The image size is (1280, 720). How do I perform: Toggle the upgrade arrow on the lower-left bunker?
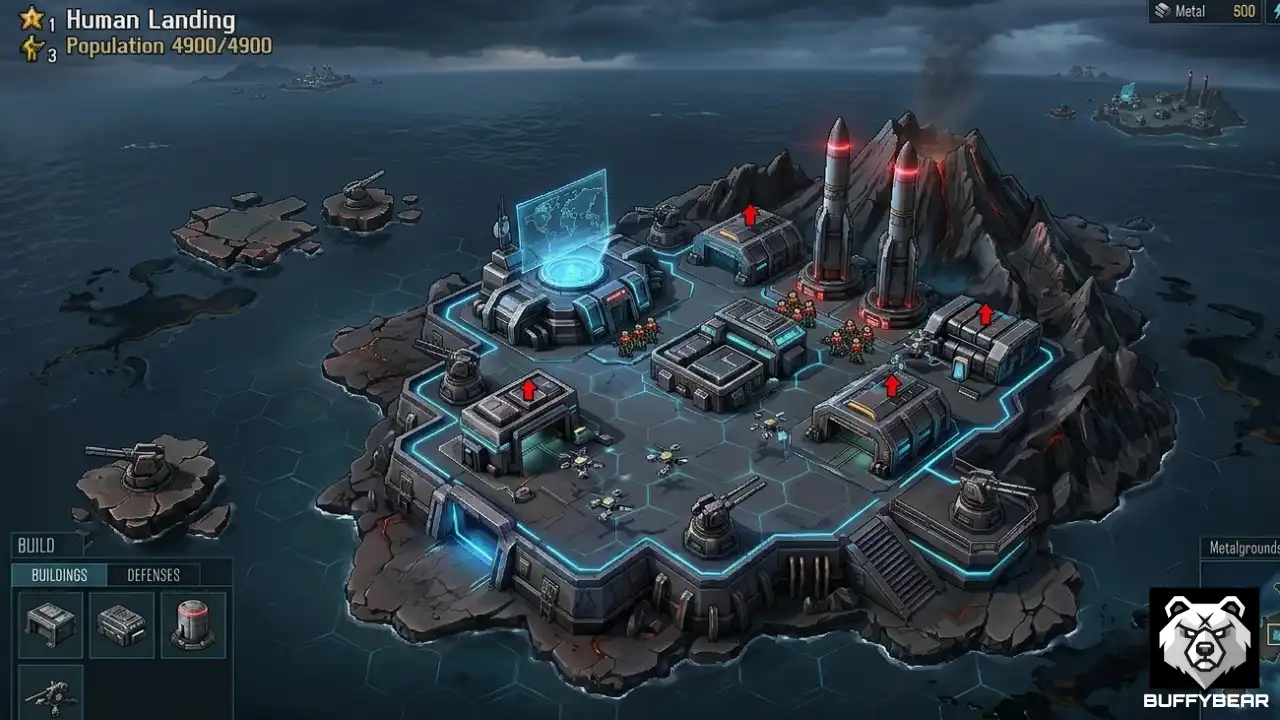[x=528, y=389]
